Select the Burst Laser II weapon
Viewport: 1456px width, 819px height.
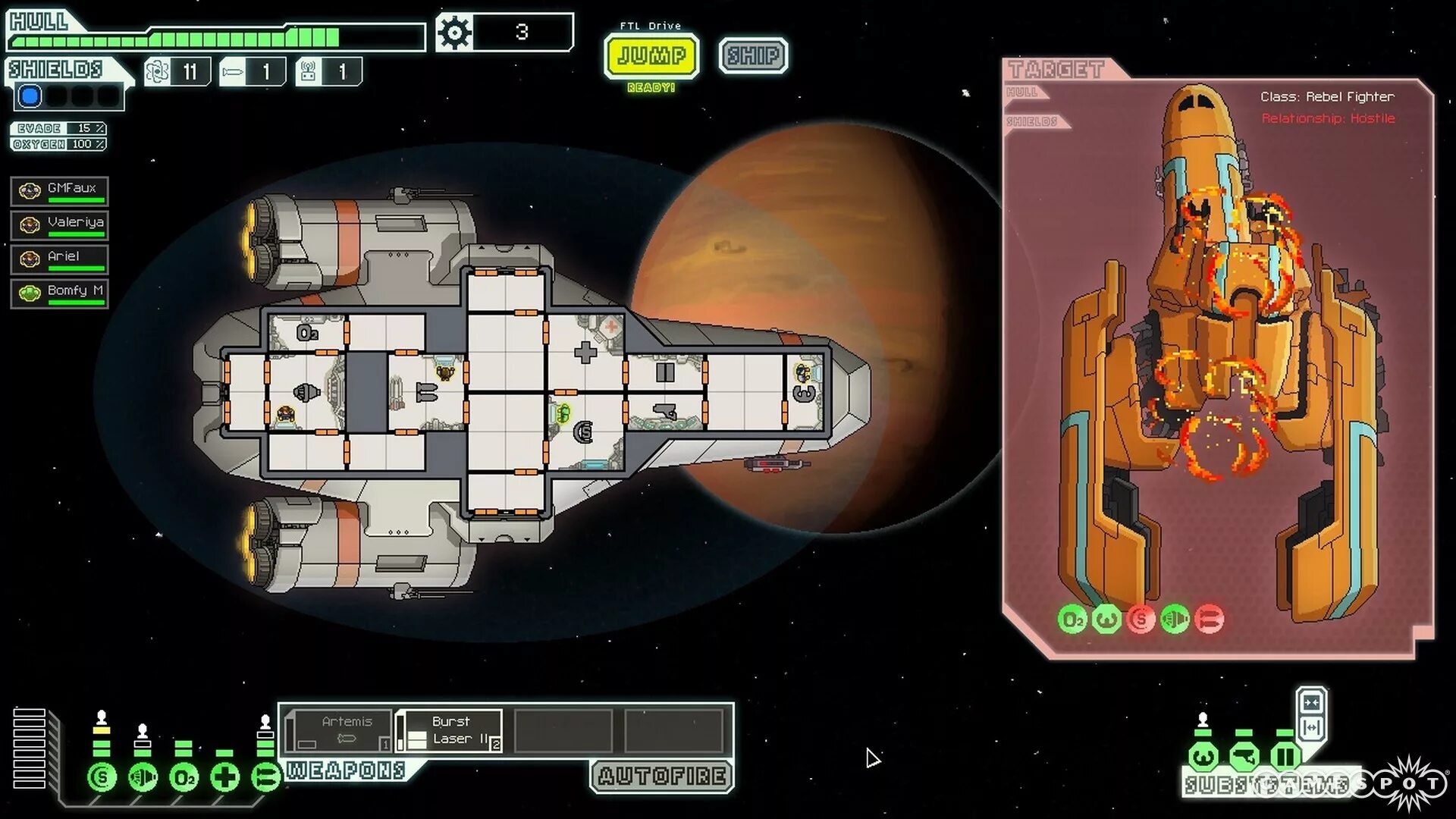(x=450, y=731)
